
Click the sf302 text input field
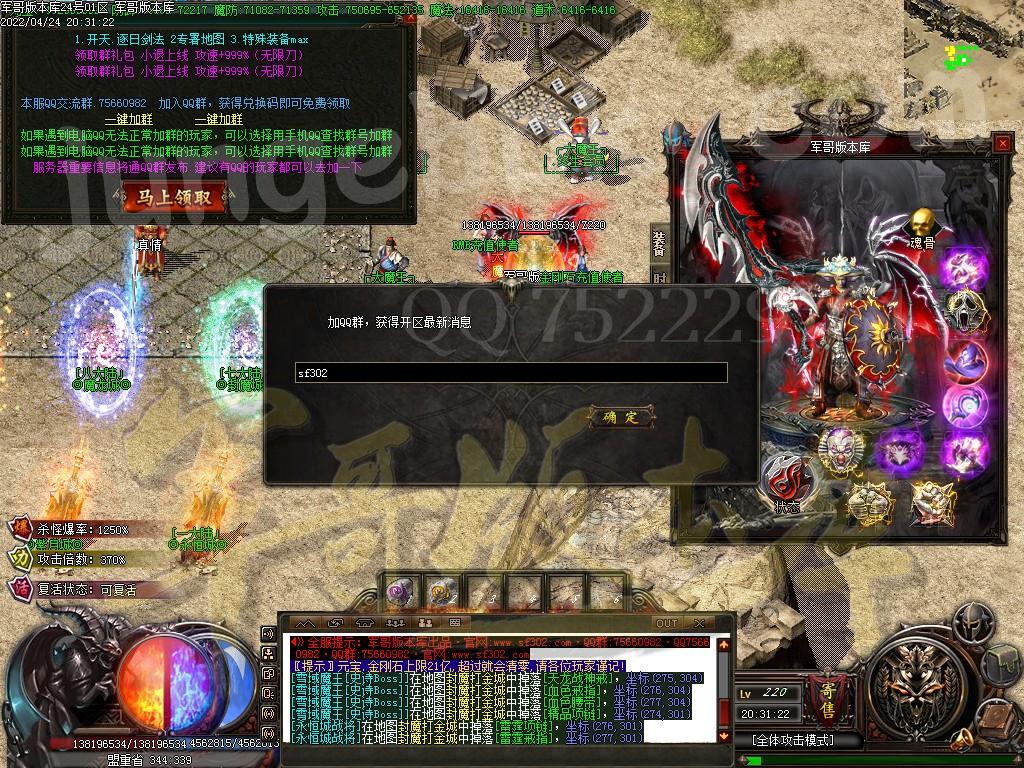point(511,373)
